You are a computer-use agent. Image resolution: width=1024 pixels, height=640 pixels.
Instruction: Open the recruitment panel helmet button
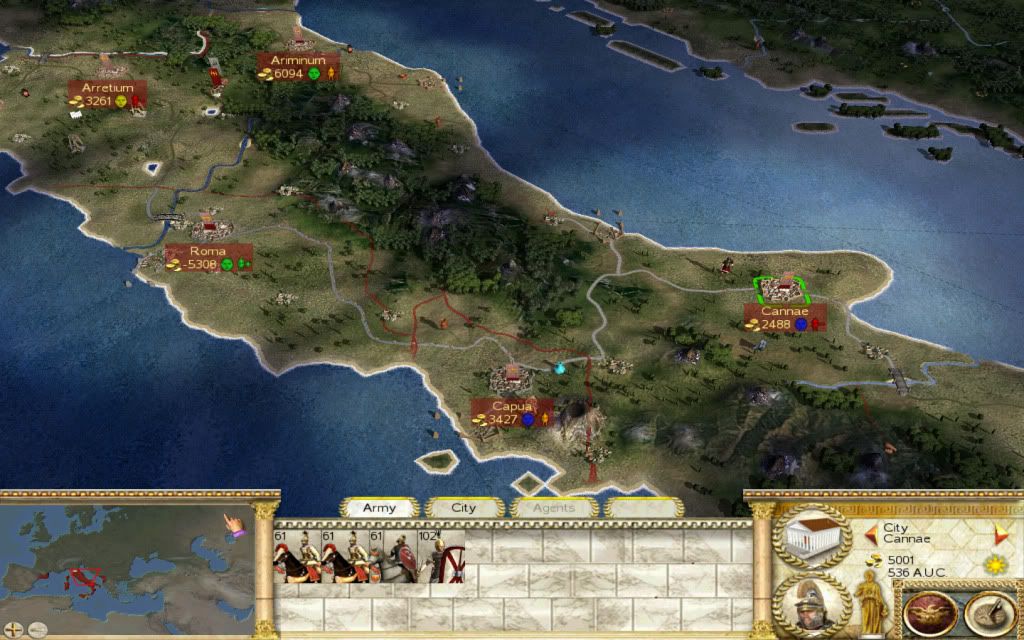coord(812,604)
